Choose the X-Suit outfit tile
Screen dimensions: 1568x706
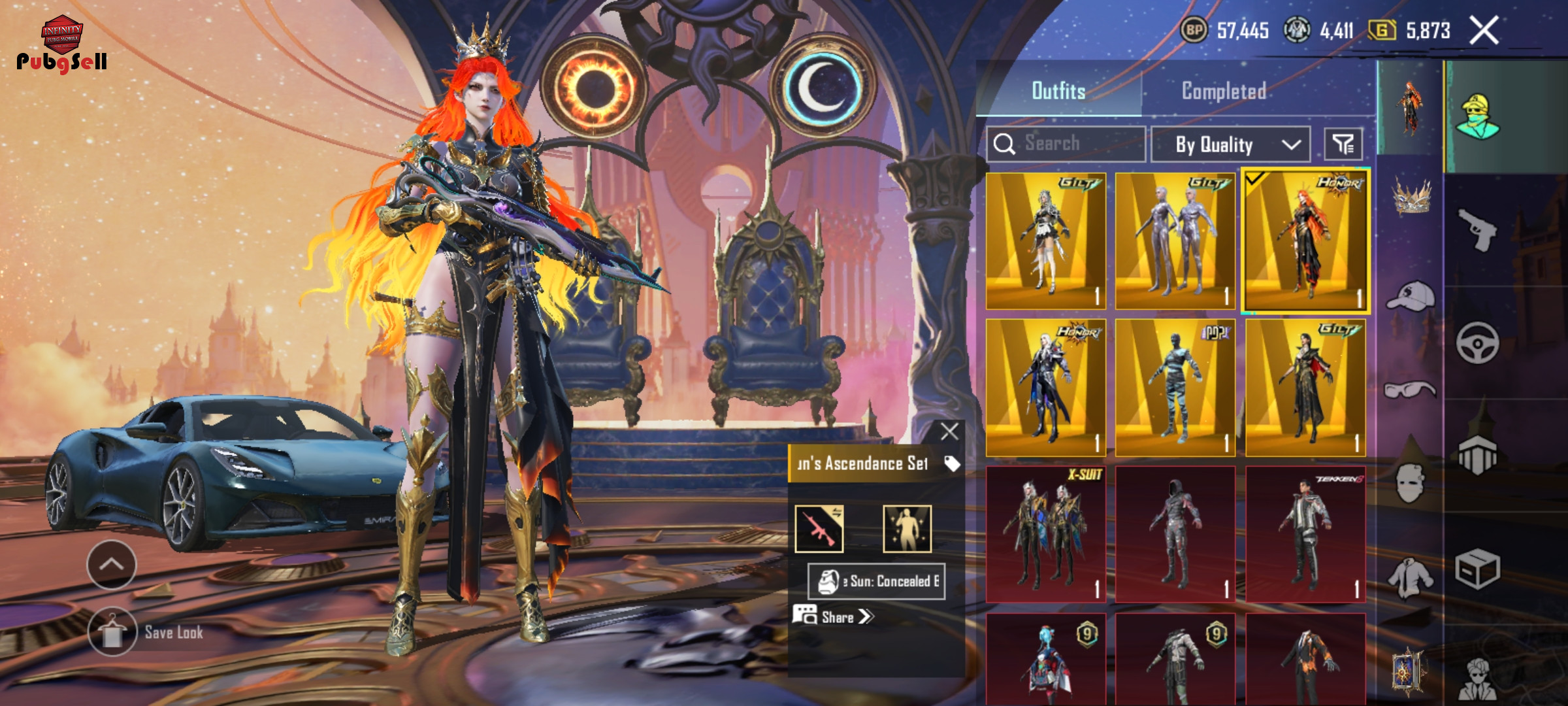[1045, 534]
